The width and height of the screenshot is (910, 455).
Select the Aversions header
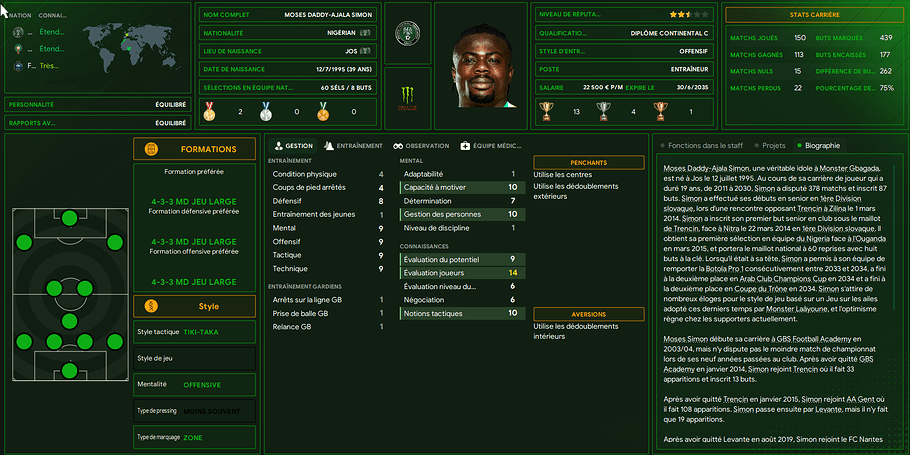588,314
